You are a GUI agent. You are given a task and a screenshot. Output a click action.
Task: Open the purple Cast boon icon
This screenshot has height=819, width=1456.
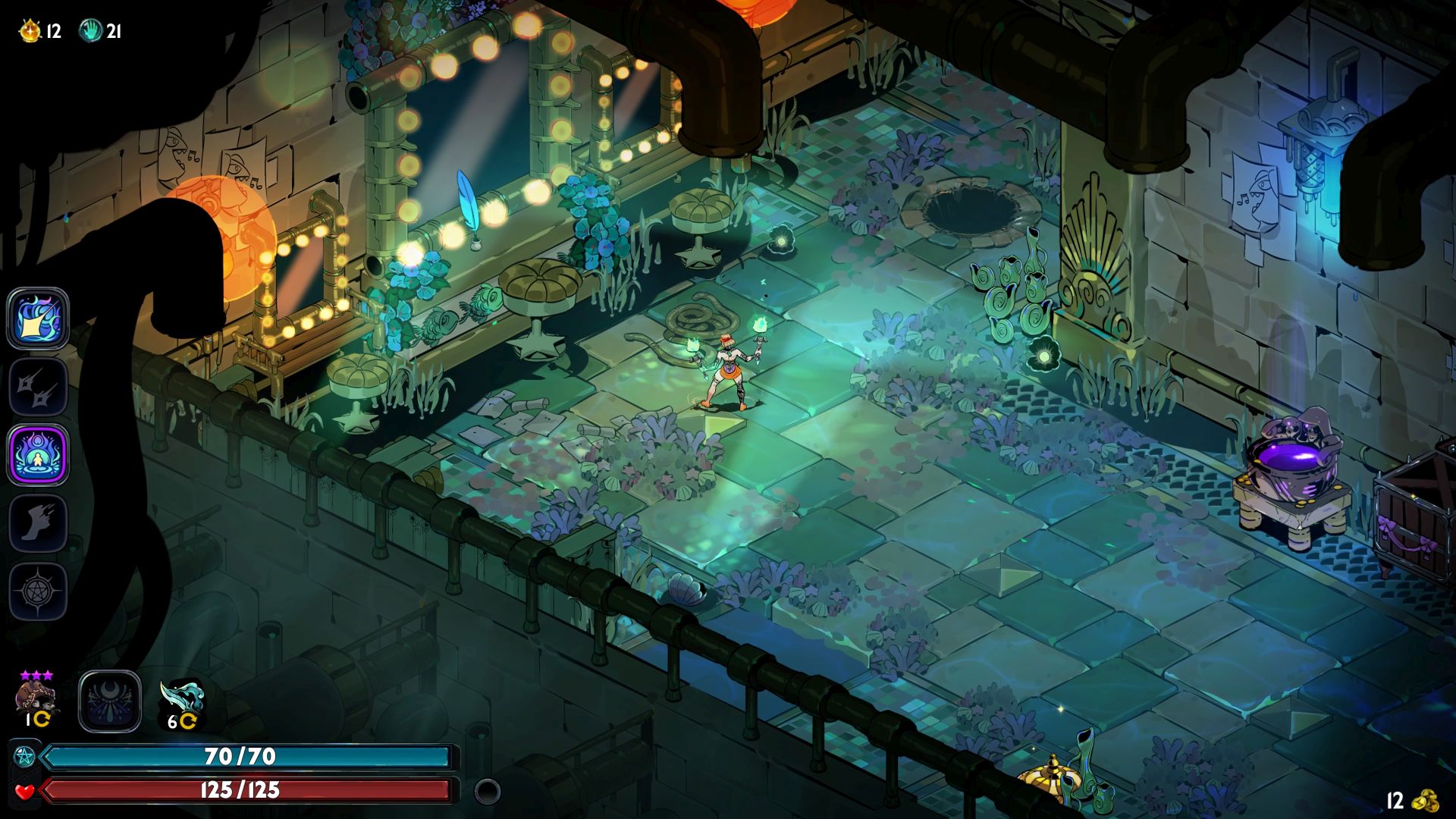pos(38,455)
